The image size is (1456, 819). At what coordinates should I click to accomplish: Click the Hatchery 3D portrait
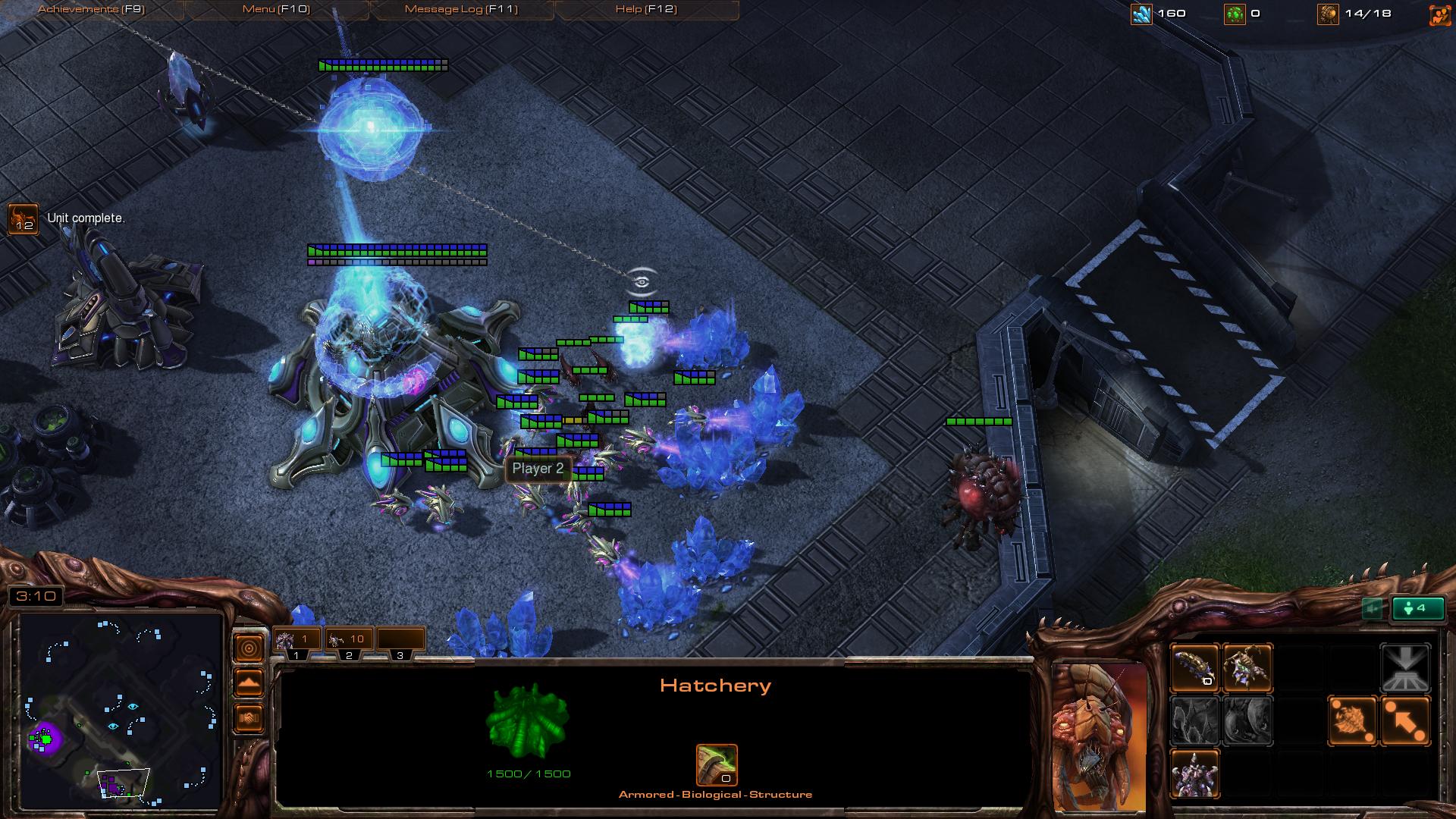tap(1099, 736)
